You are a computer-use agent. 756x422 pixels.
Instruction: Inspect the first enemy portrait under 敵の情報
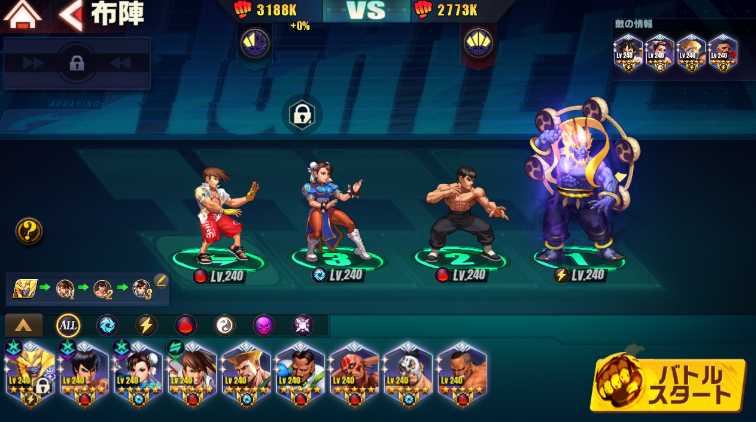tap(628, 51)
